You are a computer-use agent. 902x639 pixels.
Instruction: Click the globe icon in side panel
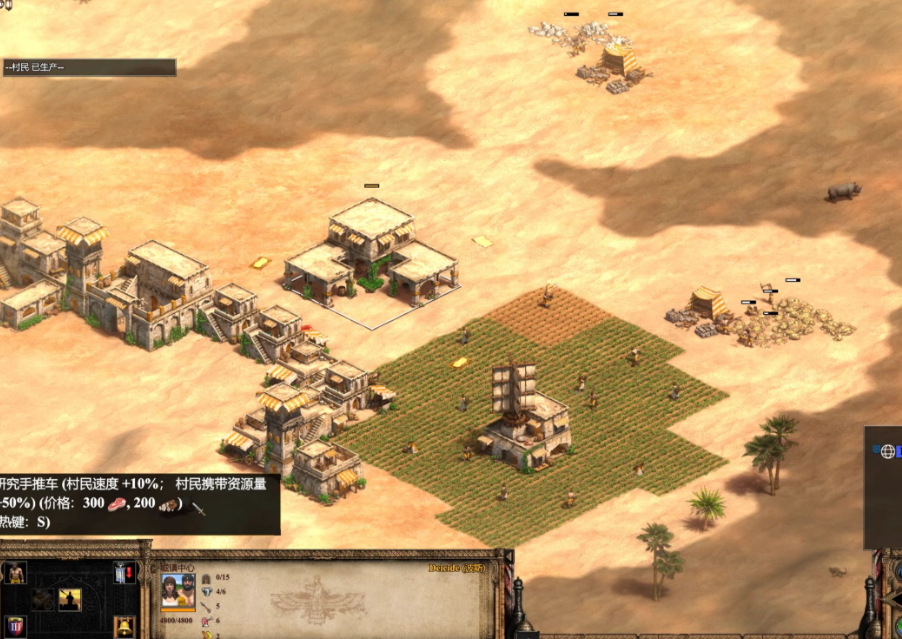[887, 452]
